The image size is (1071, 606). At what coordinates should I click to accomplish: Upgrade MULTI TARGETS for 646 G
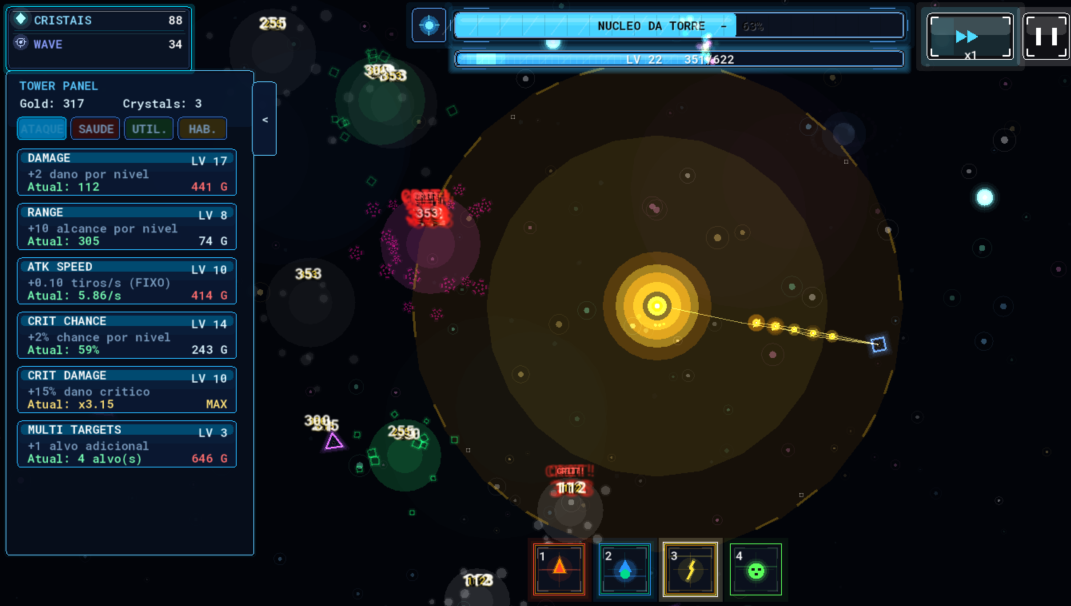point(127,445)
